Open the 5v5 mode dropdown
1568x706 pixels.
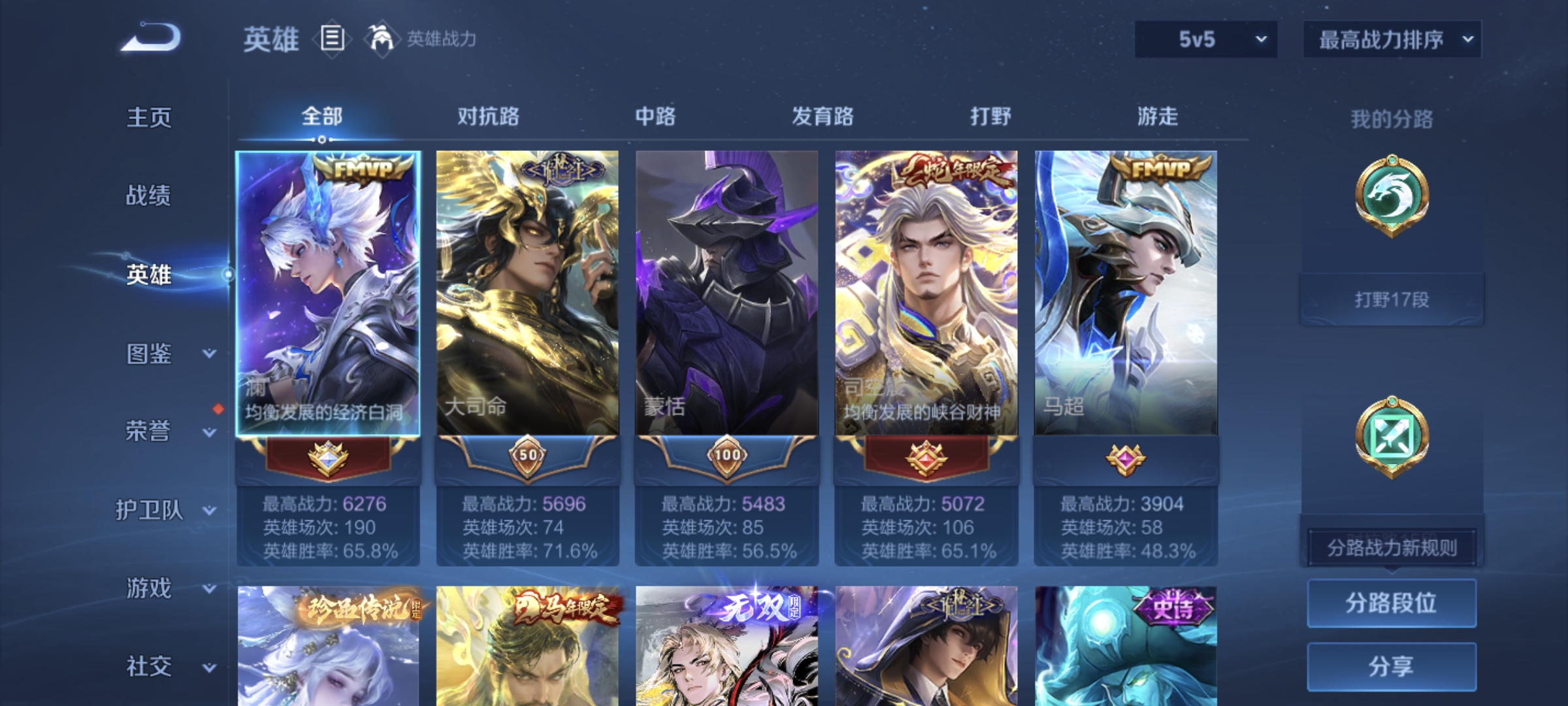click(1205, 39)
